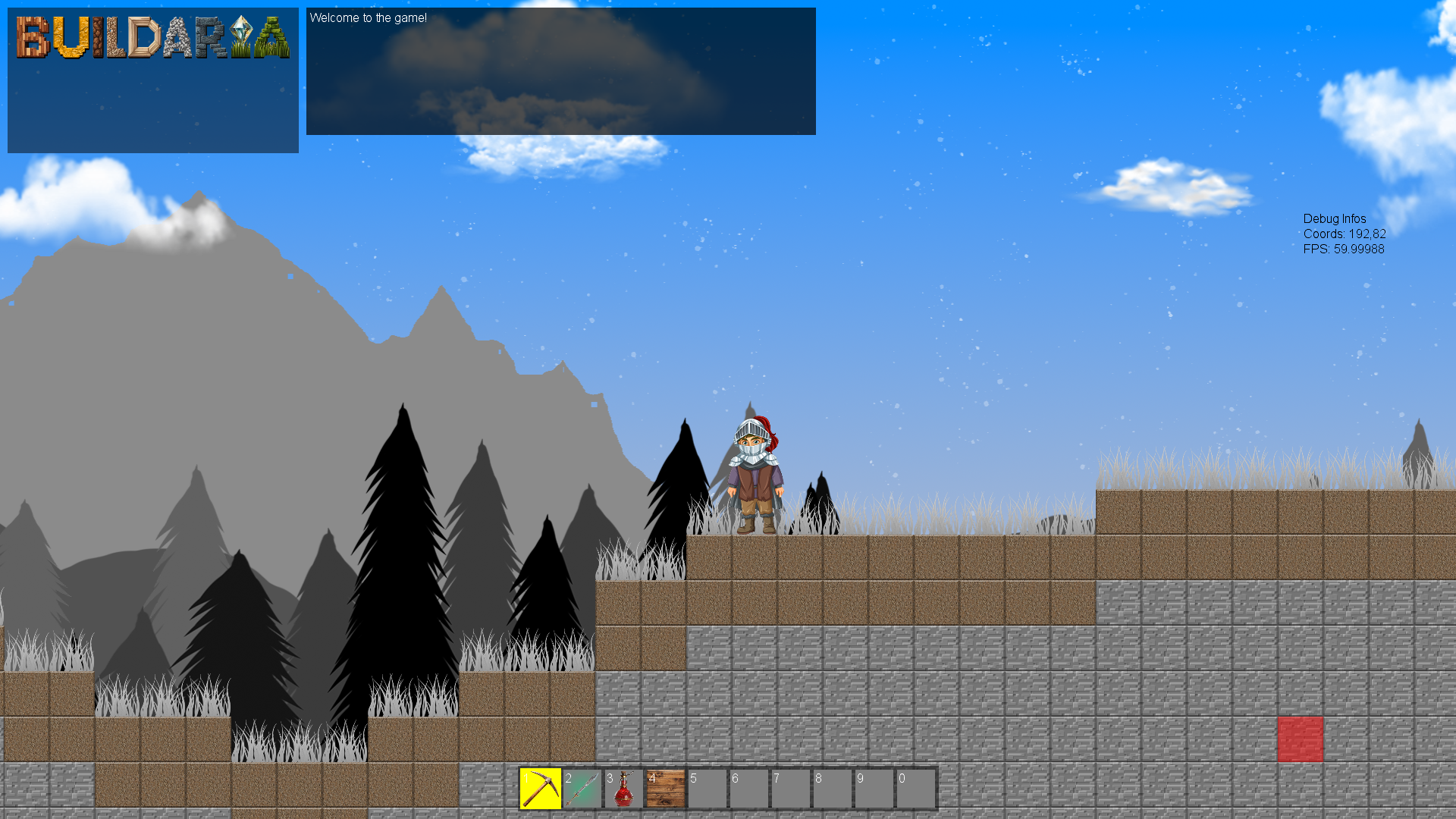Click the chat message panel background

tap(560, 91)
